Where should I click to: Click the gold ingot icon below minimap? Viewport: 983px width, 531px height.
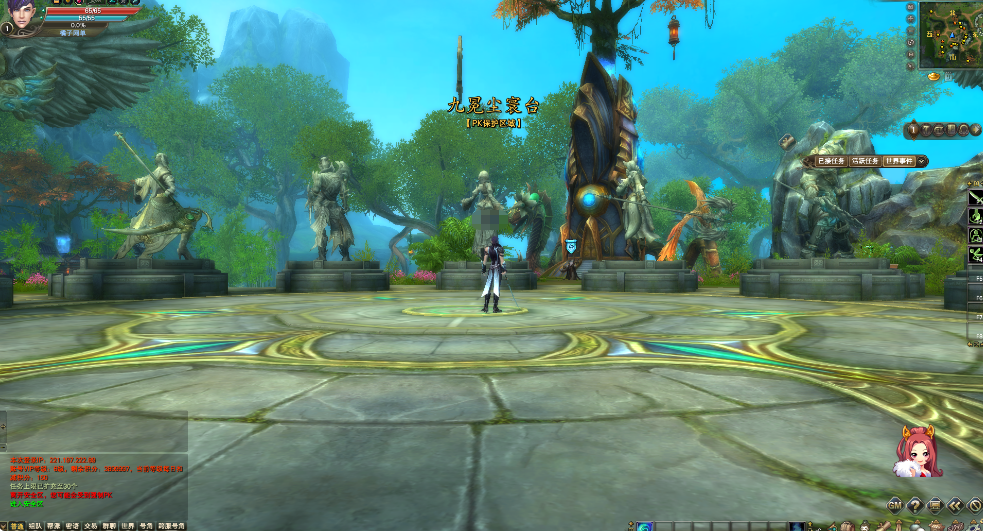pos(934,76)
